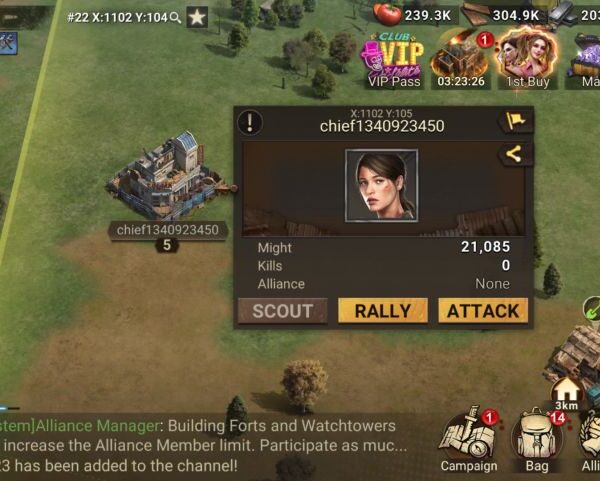Viewport: 600px width, 481px height.
Task: View the chief's portrait profile
Action: point(381,185)
